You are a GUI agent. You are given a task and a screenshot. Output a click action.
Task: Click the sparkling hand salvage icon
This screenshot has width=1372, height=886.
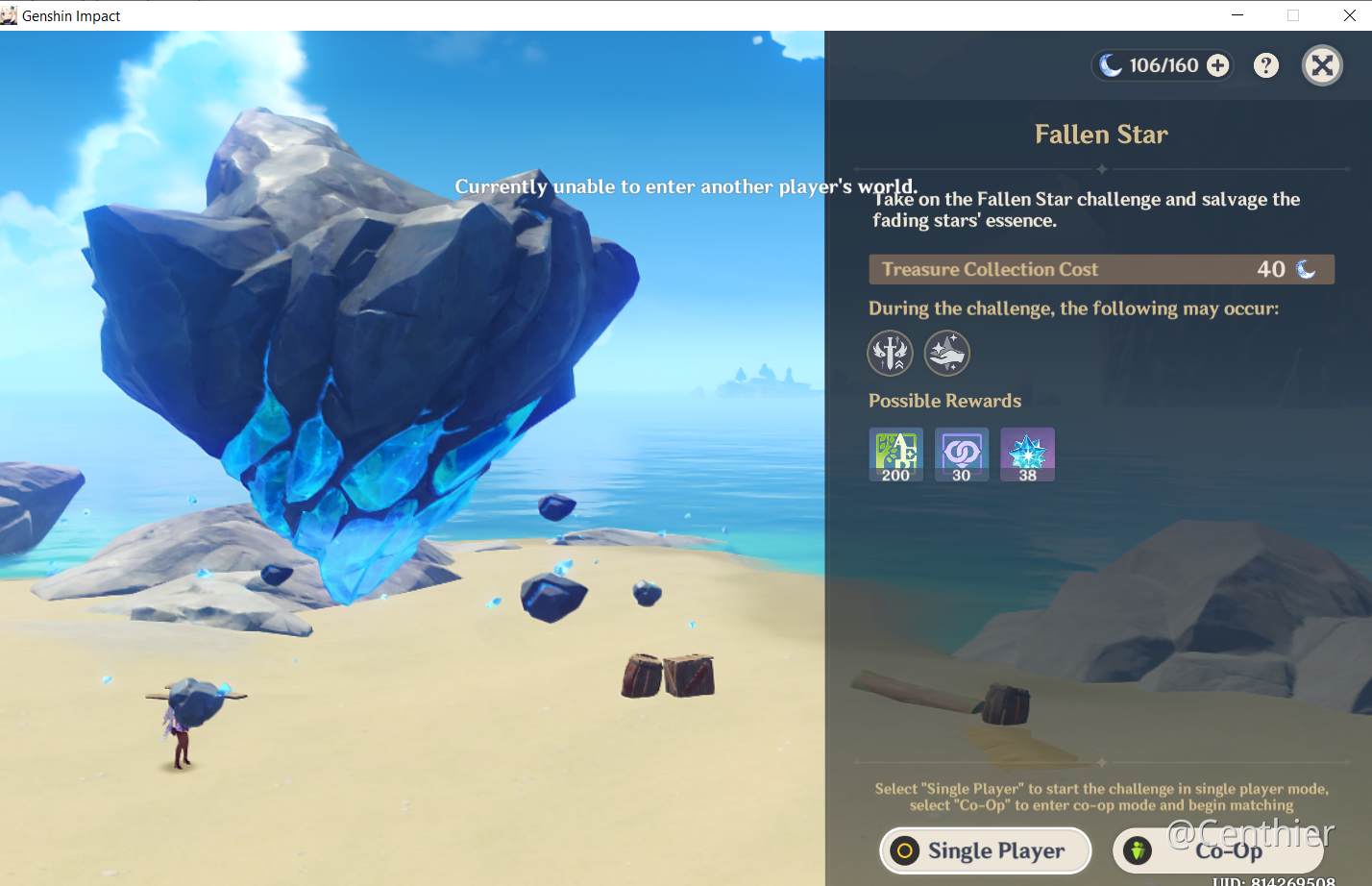[x=946, y=354]
